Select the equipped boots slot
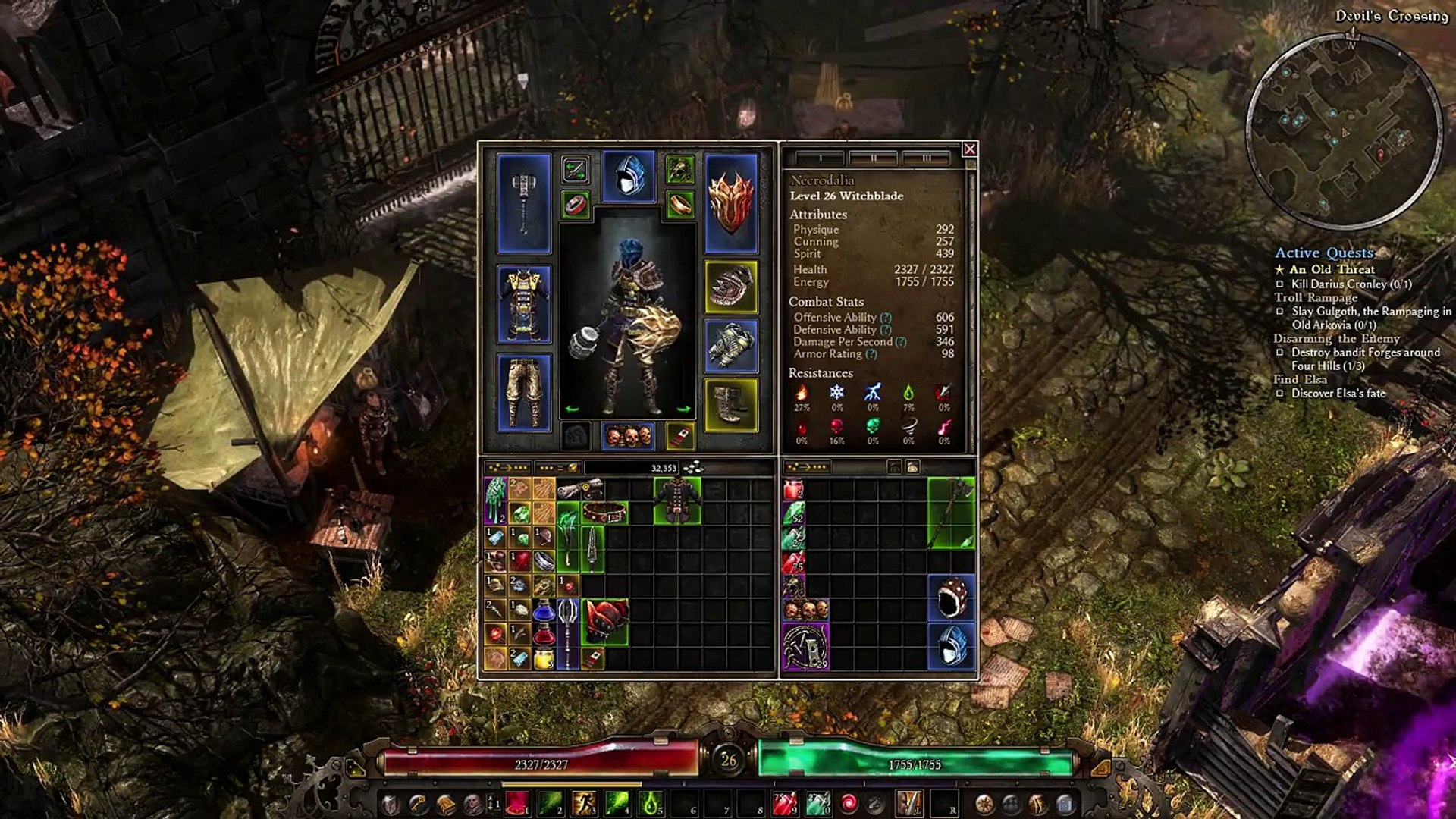This screenshot has width=1456, height=819. 731,406
